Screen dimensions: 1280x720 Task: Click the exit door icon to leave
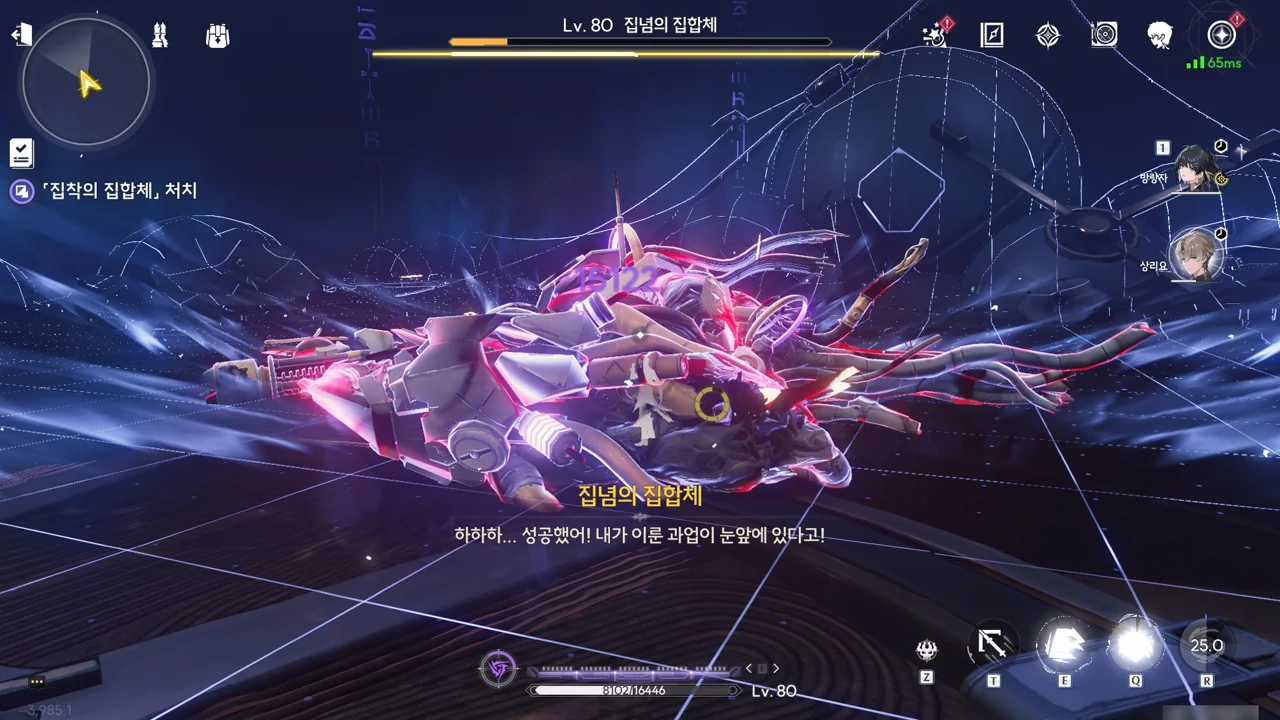(22, 35)
